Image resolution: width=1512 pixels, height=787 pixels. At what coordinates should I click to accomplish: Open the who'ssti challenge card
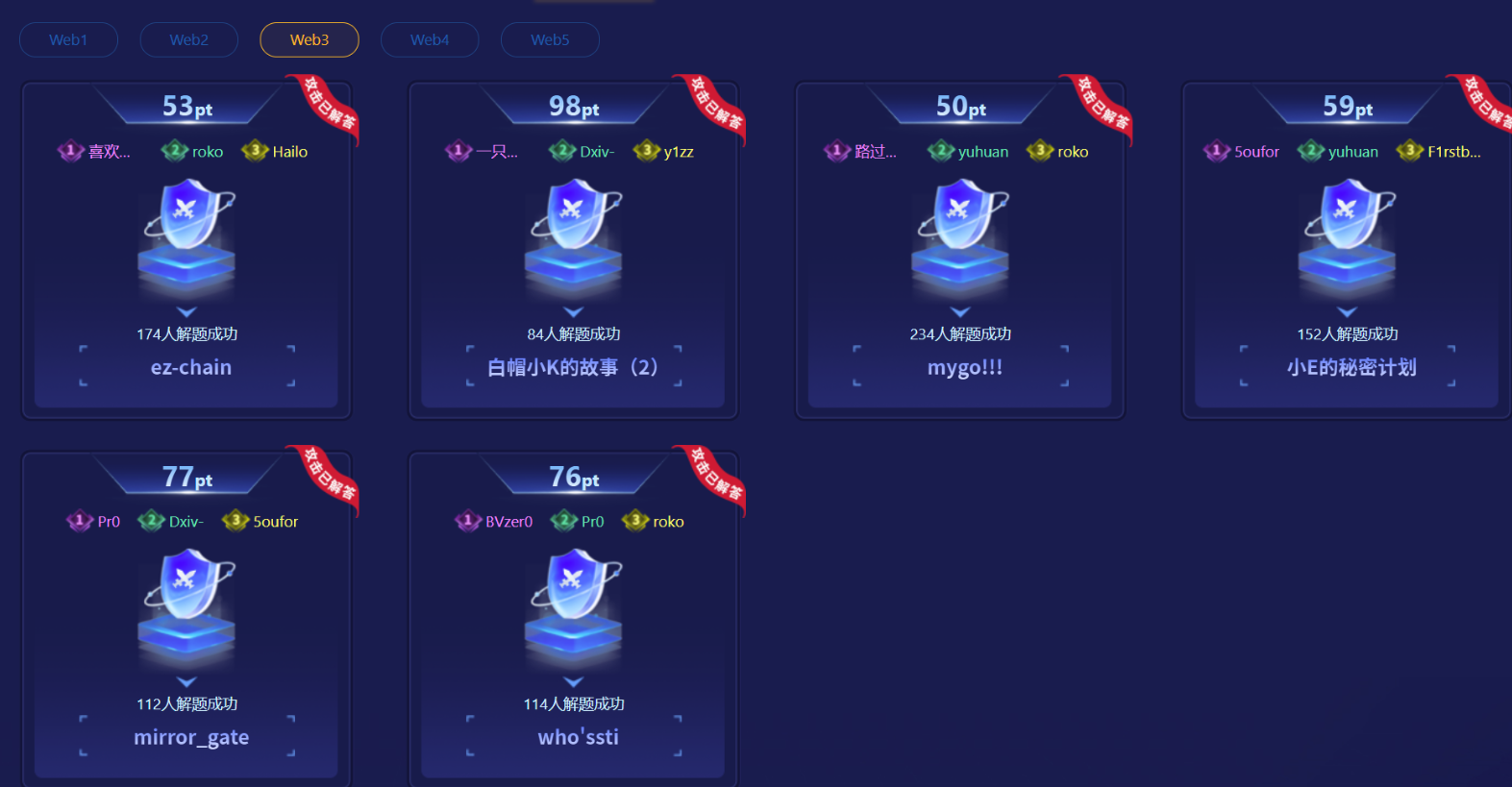pyautogui.click(x=578, y=737)
